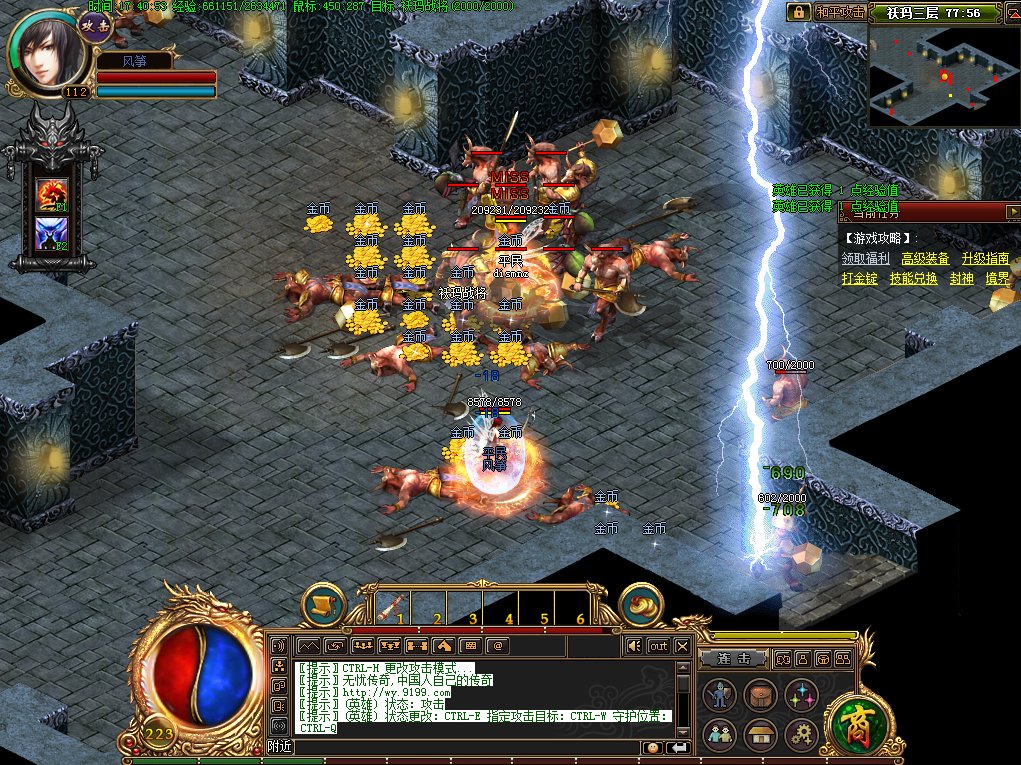Open the dungeon minimap
Screen dimensions: 1021x765
(943, 76)
